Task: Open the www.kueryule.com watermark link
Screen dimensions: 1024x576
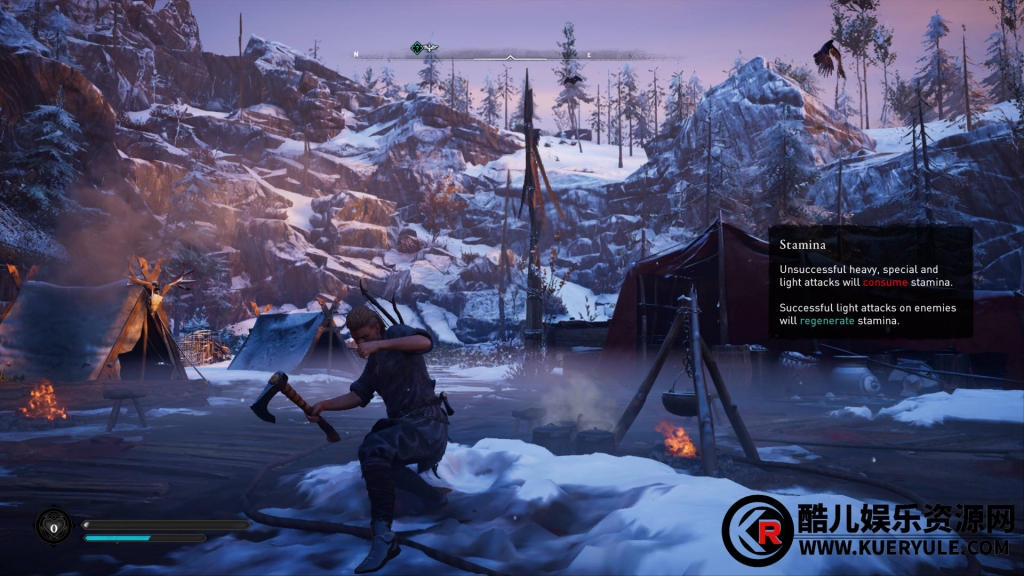Action: [902, 548]
